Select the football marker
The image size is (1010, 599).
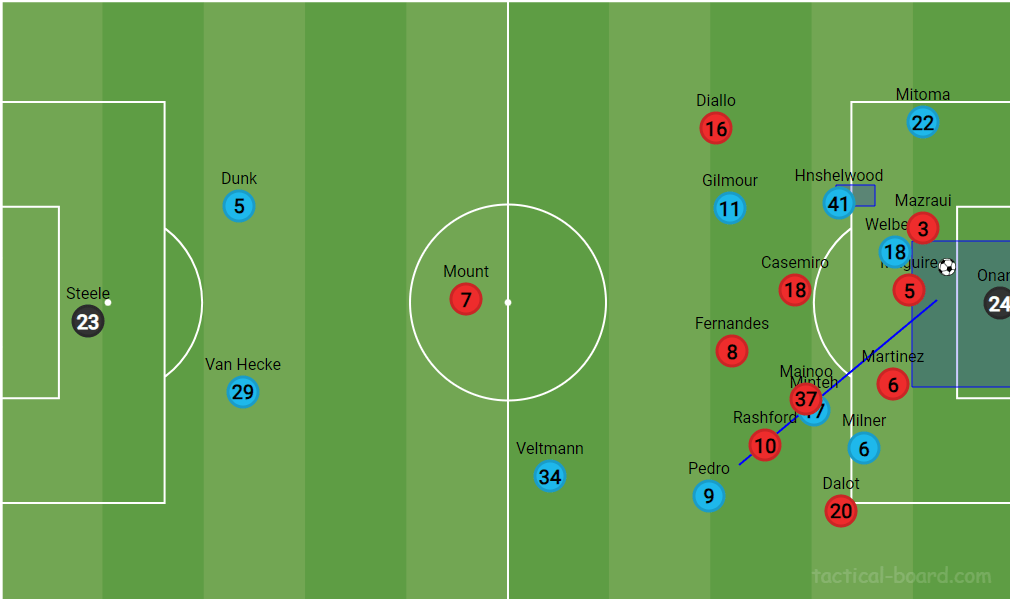(947, 267)
